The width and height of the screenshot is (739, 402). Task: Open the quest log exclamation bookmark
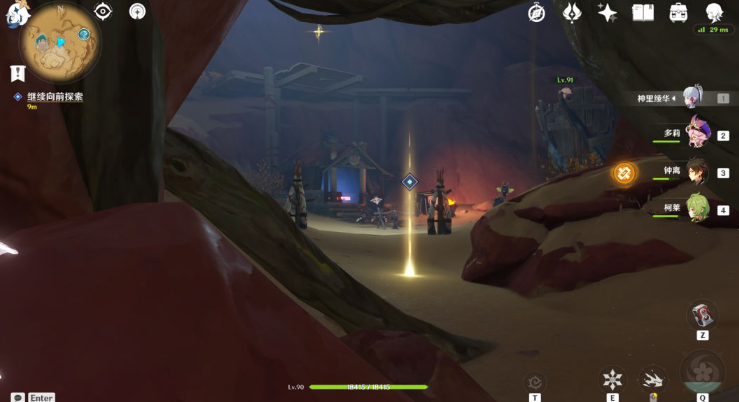click(17, 73)
